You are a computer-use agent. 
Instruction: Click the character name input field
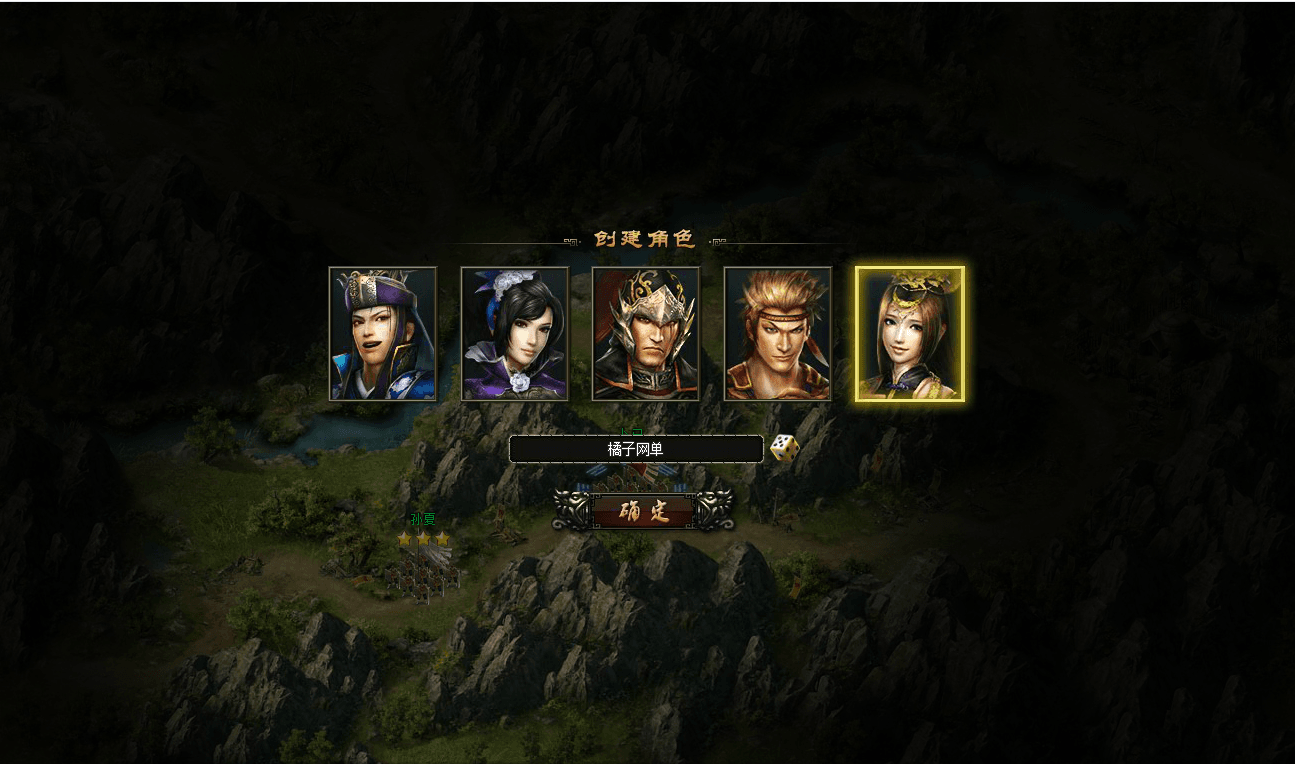[x=636, y=449]
